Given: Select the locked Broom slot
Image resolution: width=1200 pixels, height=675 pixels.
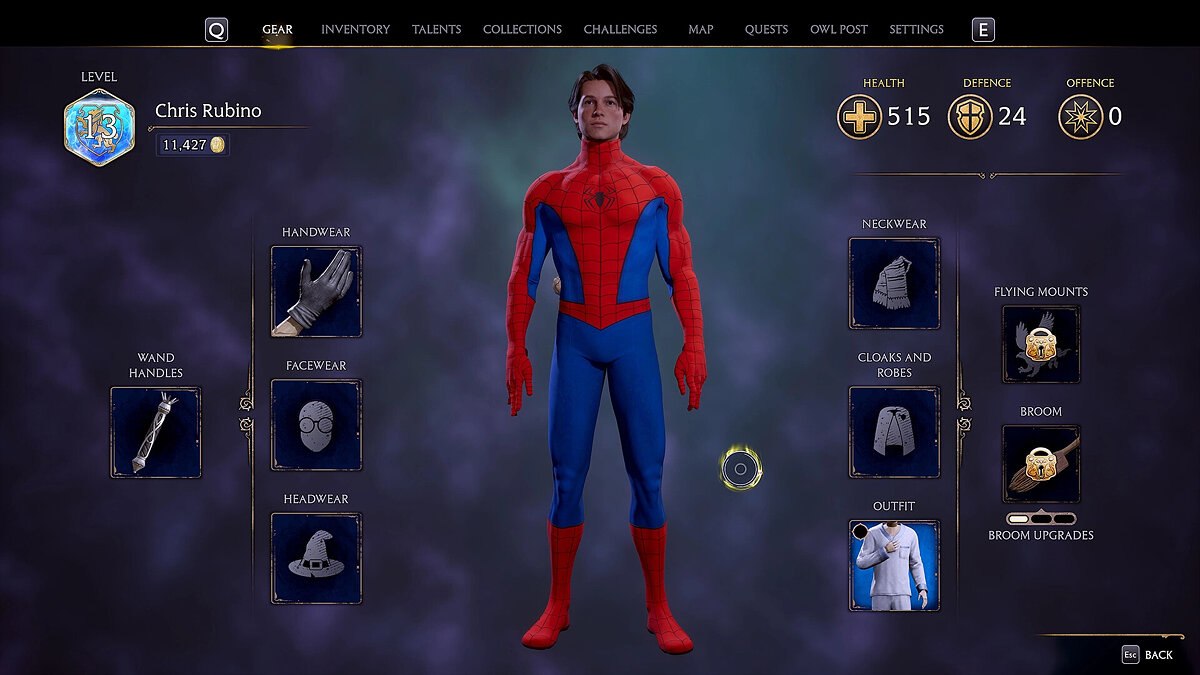Looking at the screenshot, I should point(1041,463).
